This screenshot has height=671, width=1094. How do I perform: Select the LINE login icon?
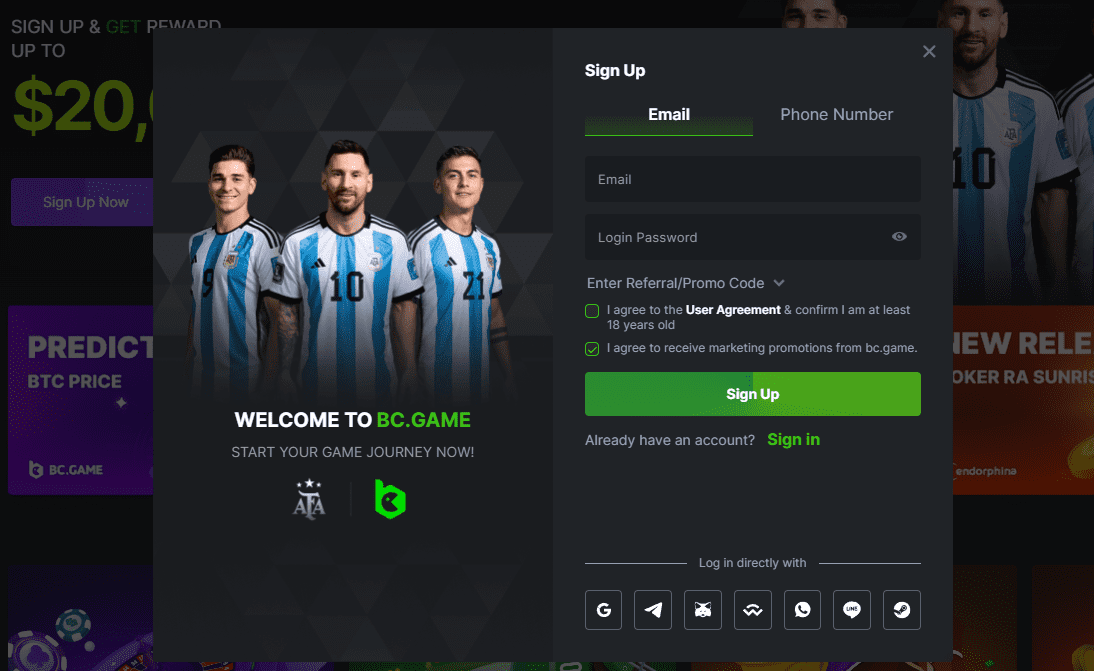click(852, 610)
